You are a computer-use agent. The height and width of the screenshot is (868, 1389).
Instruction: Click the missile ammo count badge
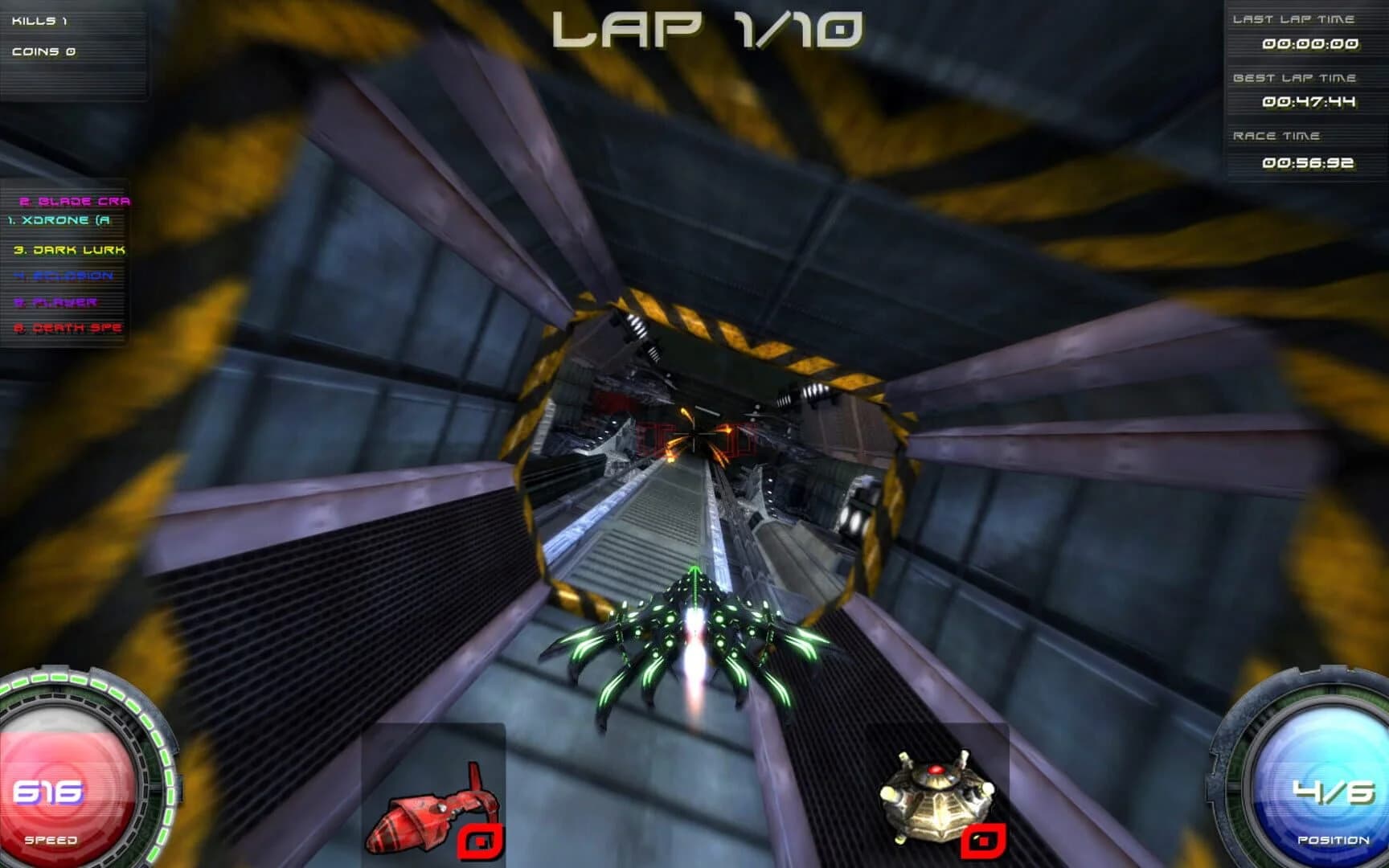tap(481, 842)
